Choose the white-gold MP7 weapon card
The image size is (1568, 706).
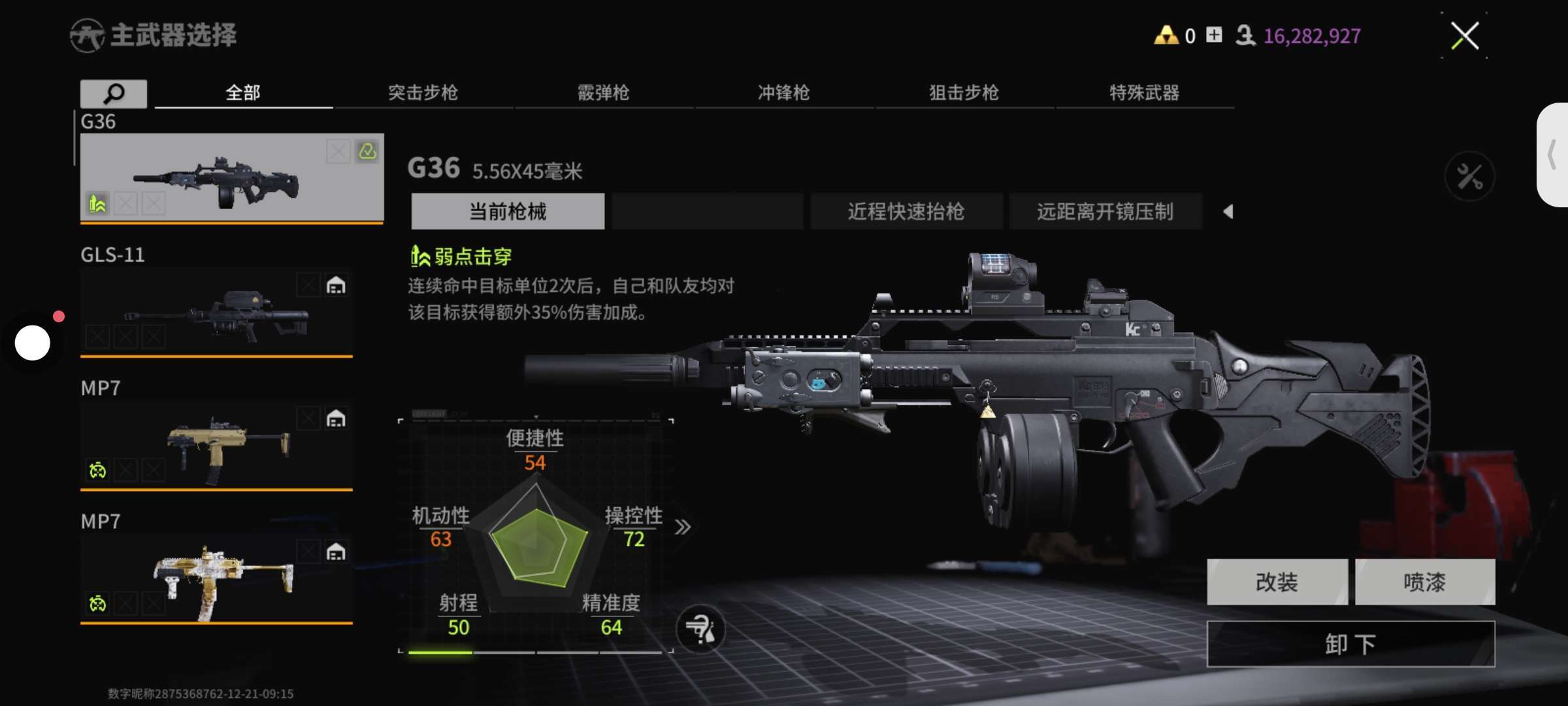tap(216, 578)
